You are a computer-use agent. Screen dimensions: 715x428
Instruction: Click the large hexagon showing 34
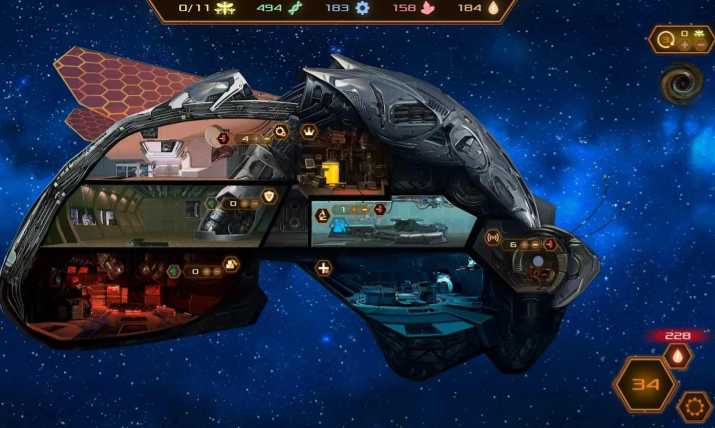[x=644, y=385]
